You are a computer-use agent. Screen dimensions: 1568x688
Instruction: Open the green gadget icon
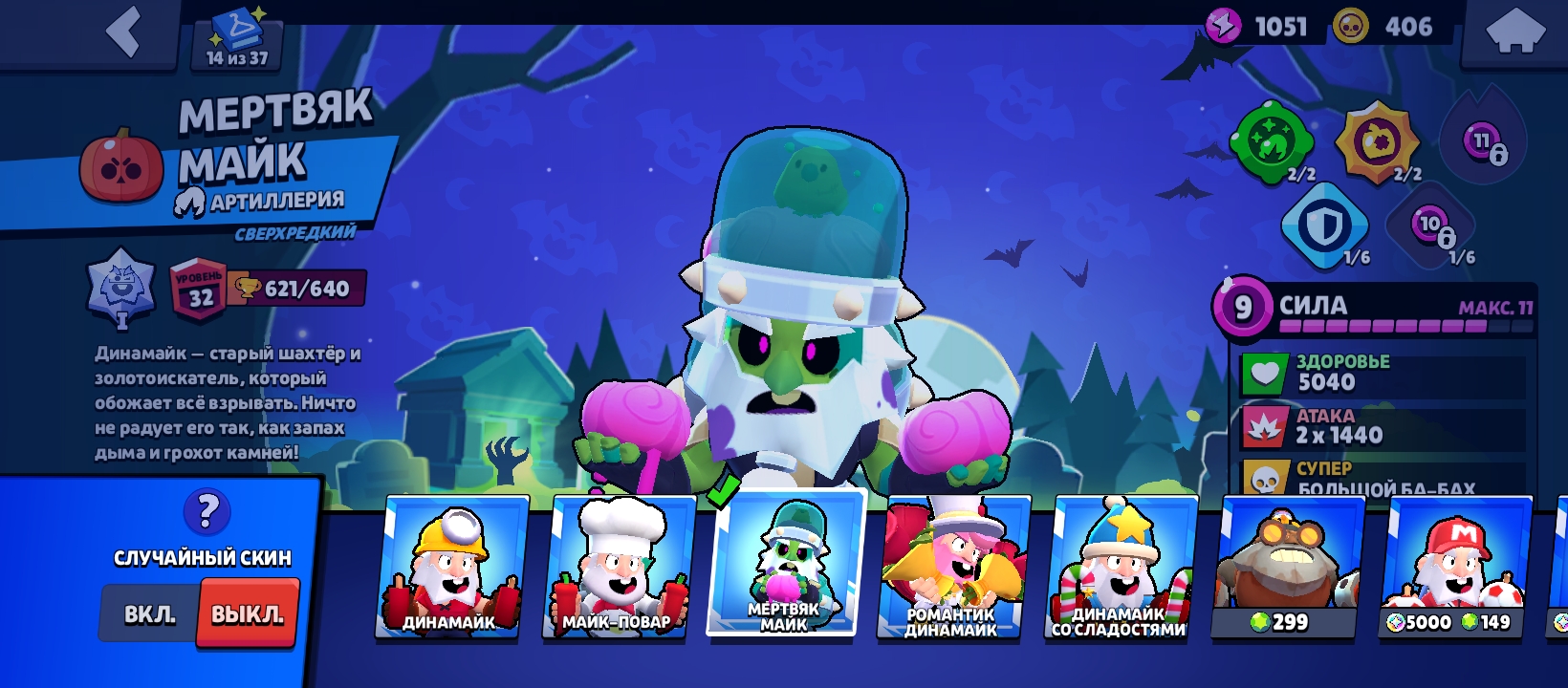(1273, 143)
